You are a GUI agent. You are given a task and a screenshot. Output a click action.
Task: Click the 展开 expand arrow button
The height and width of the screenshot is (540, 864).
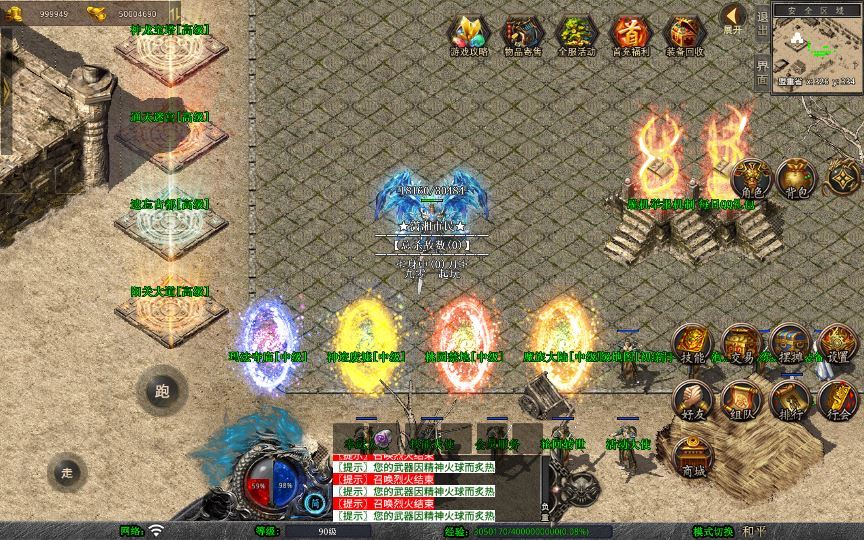[x=734, y=19]
